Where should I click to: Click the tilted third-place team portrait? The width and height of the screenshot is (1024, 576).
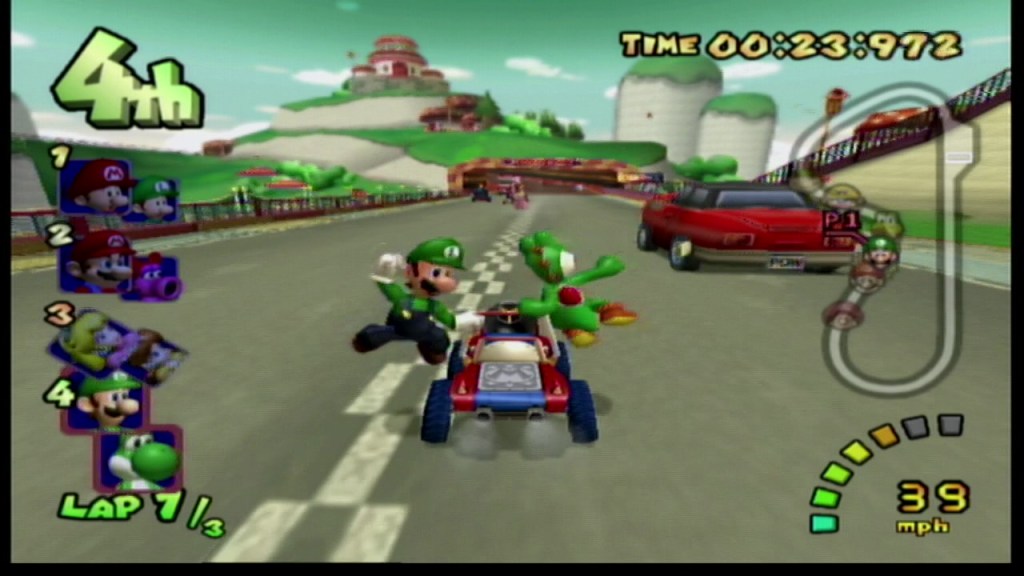point(117,346)
